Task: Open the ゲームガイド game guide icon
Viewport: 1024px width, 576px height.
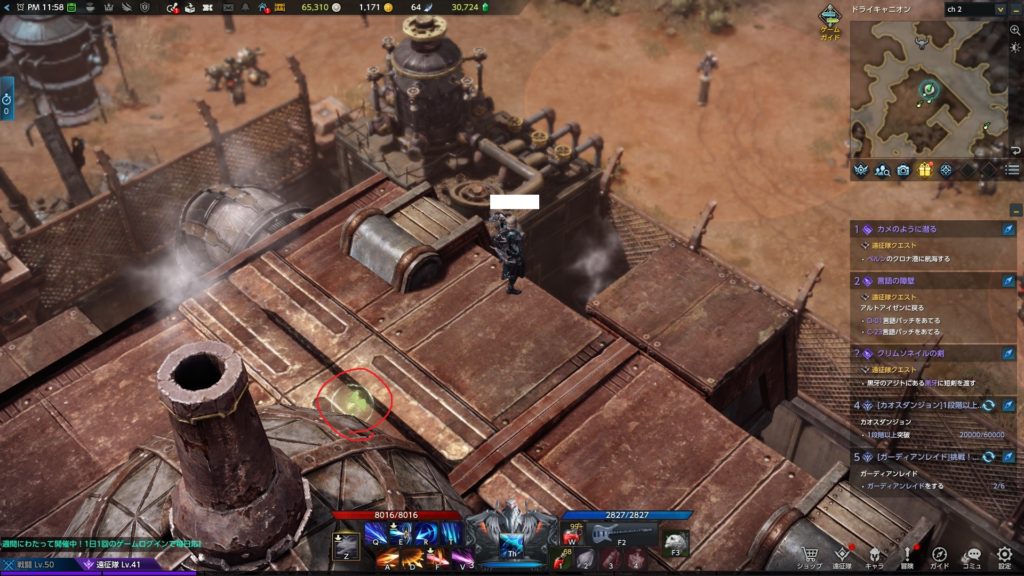Action: coord(830,19)
